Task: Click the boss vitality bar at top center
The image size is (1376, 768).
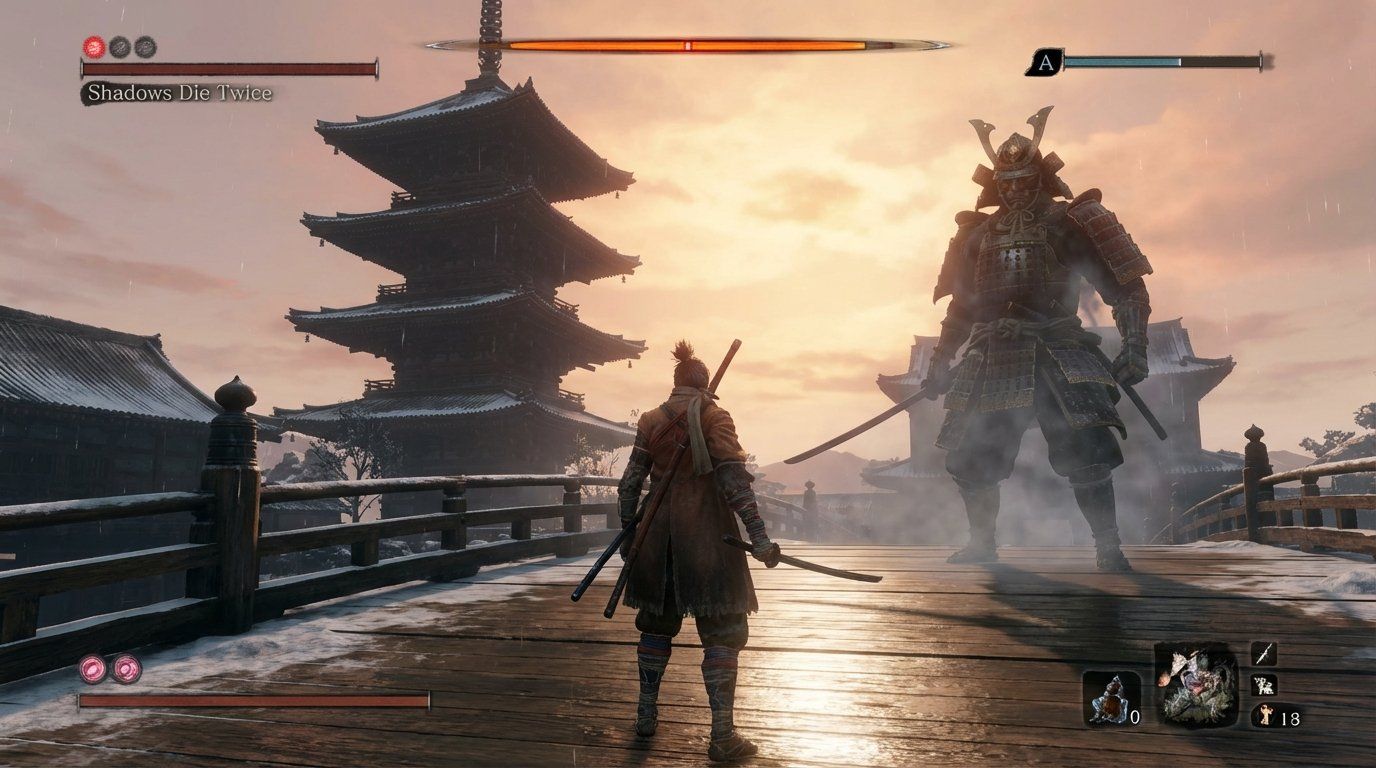Action: pos(690,43)
